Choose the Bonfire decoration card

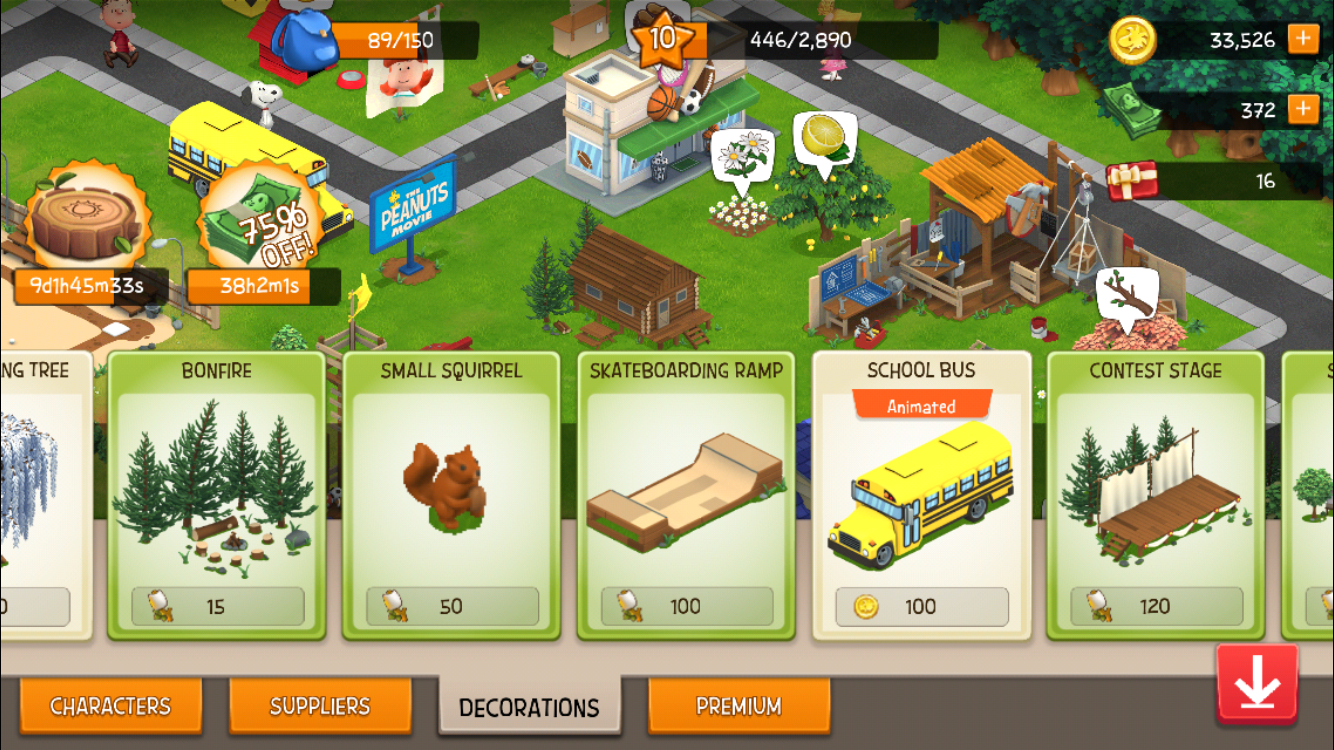tap(217, 495)
